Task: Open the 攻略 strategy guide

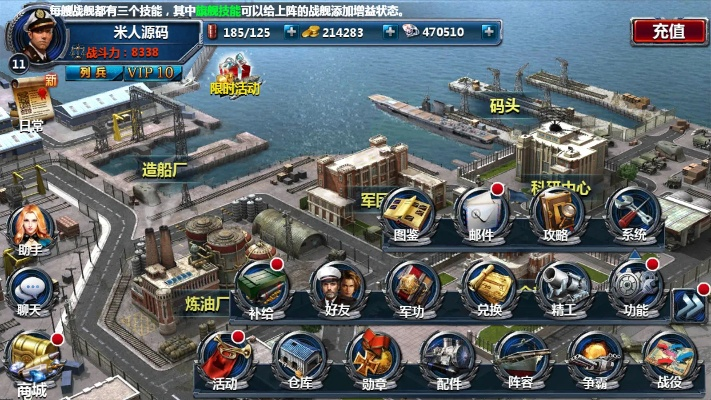Action: coord(556,213)
